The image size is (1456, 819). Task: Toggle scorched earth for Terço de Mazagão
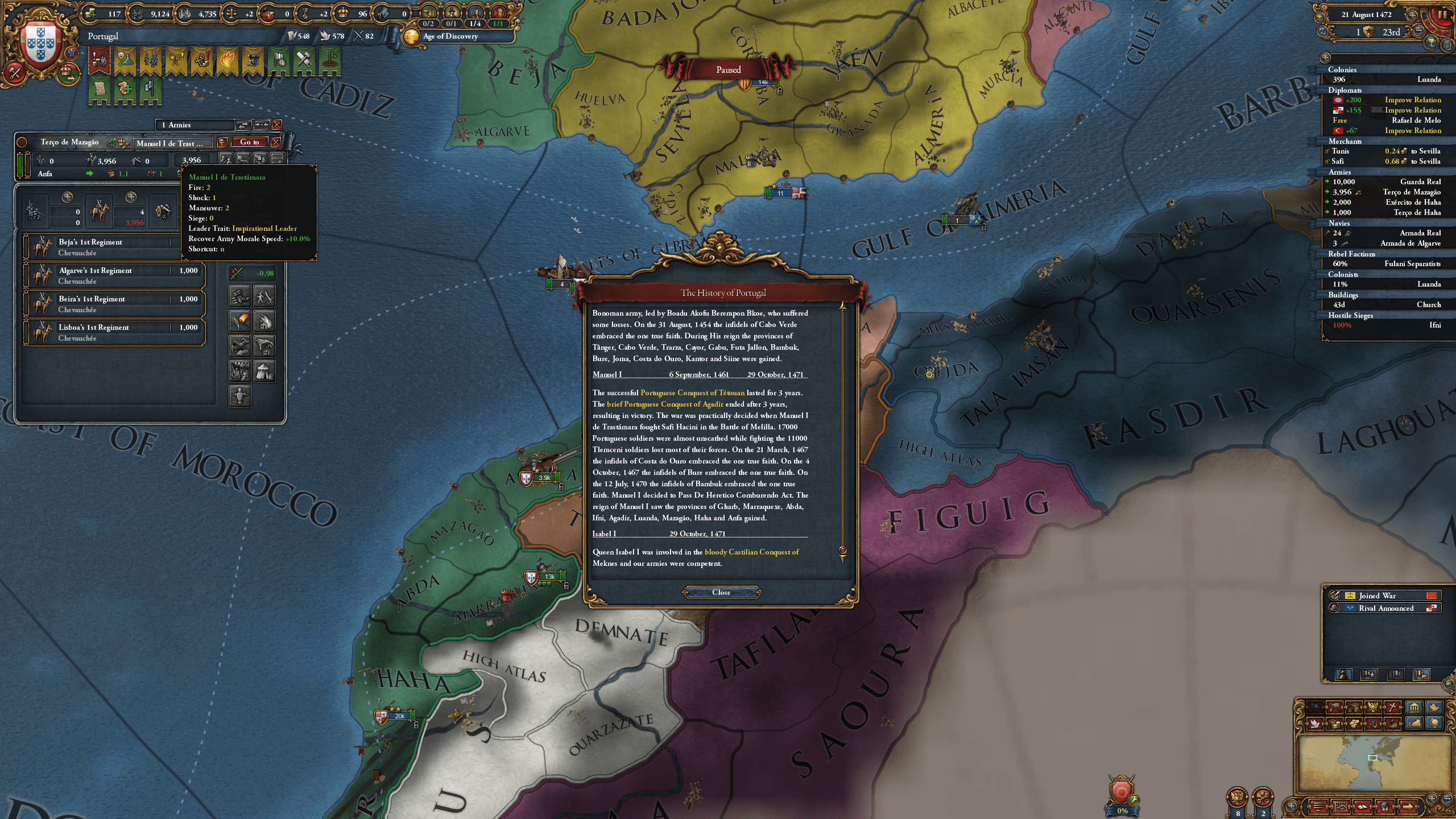(240, 321)
